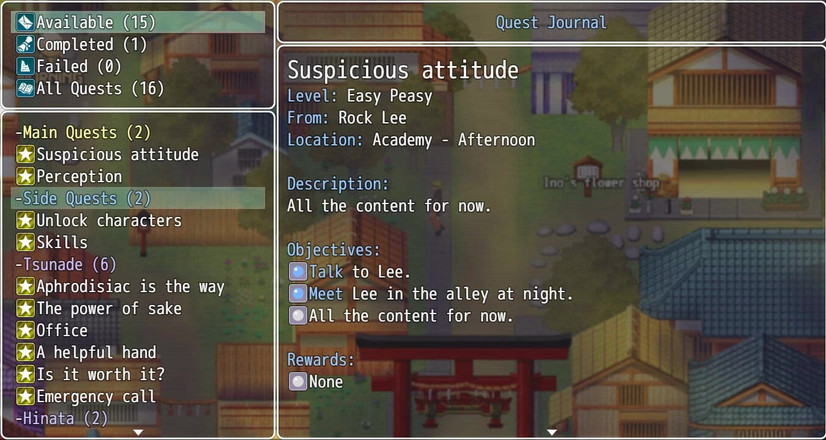Open the Suspicious attitude quest
826x440 pixels.
pyautogui.click(x=117, y=154)
